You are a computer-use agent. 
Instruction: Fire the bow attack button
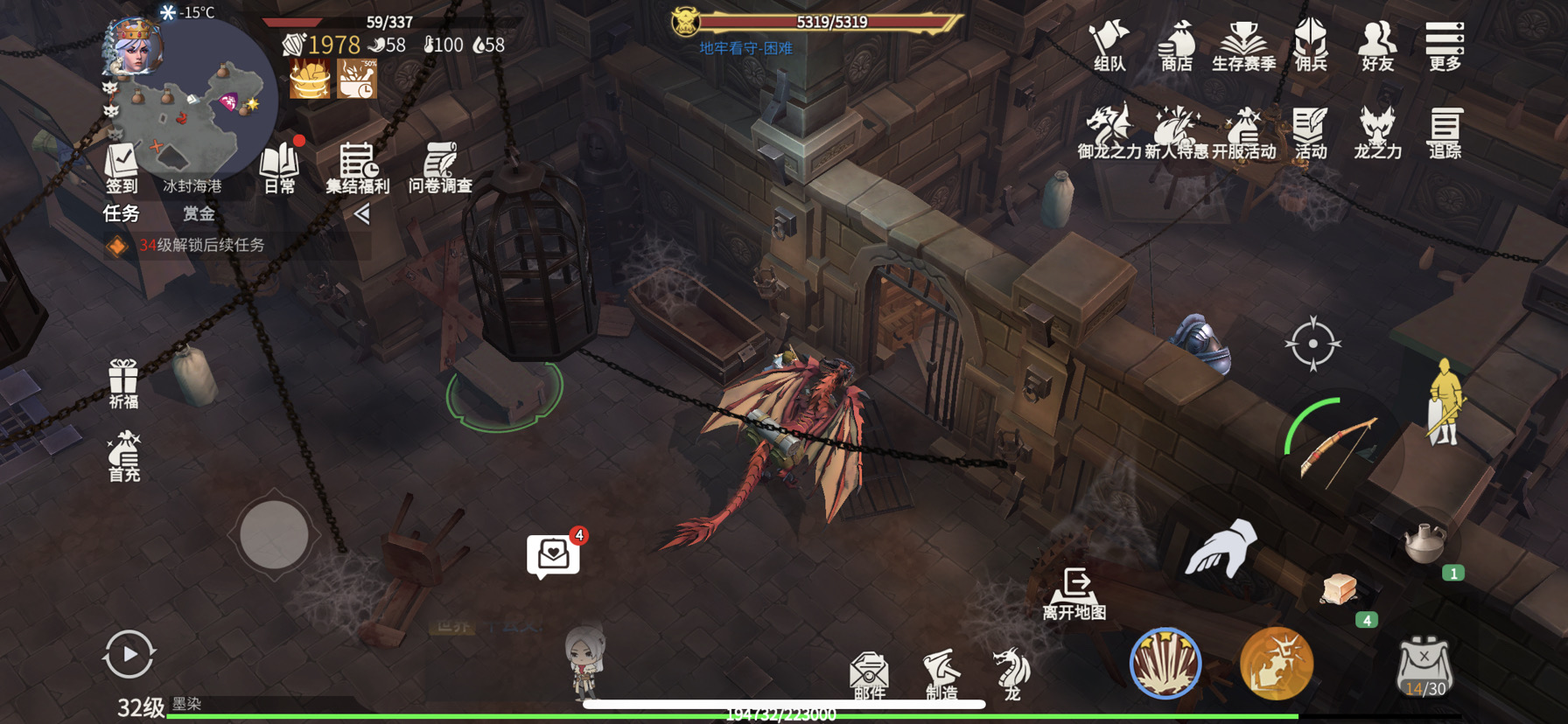pyautogui.click(x=1336, y=450)
